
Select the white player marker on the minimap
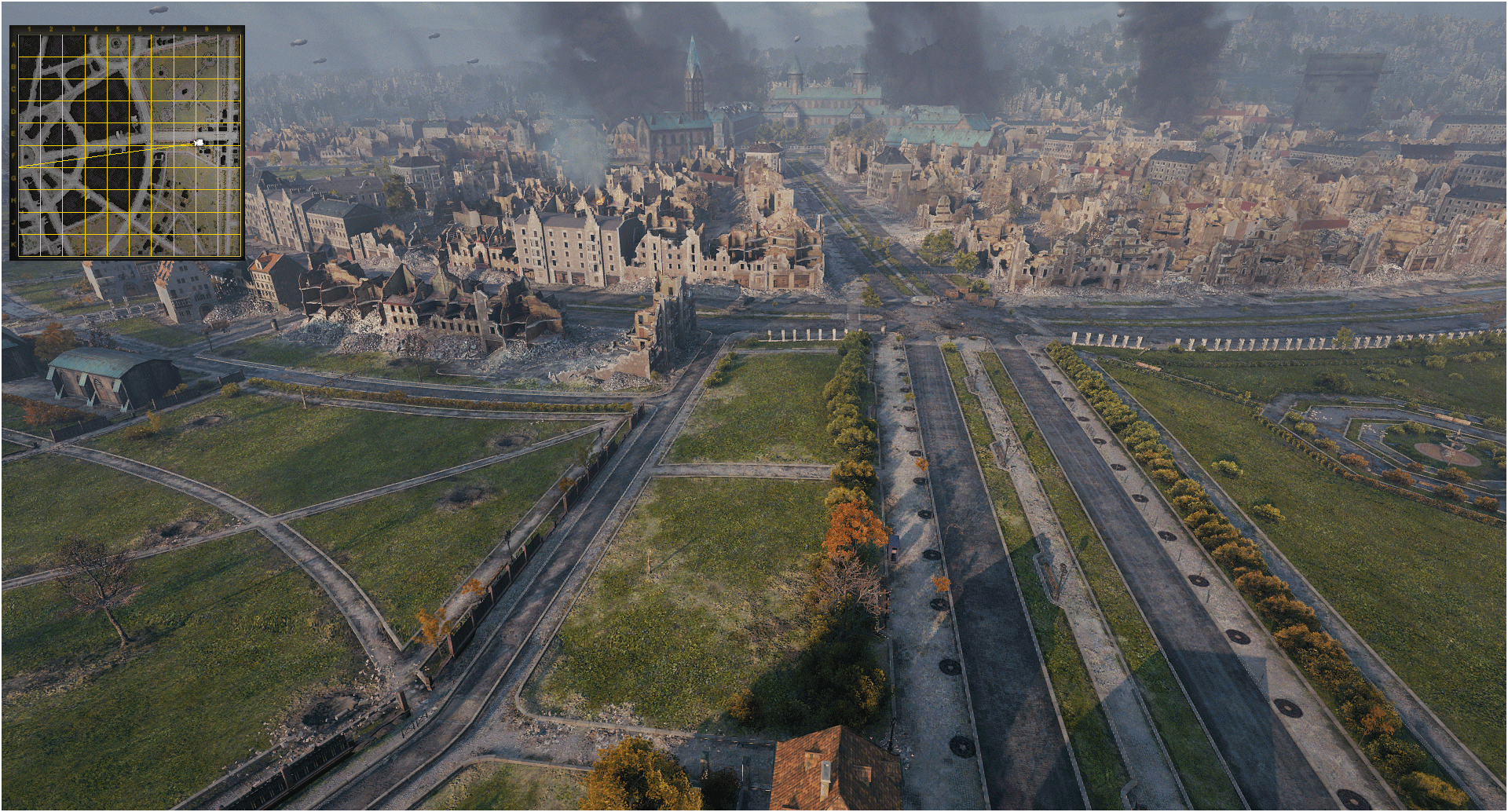199,141
